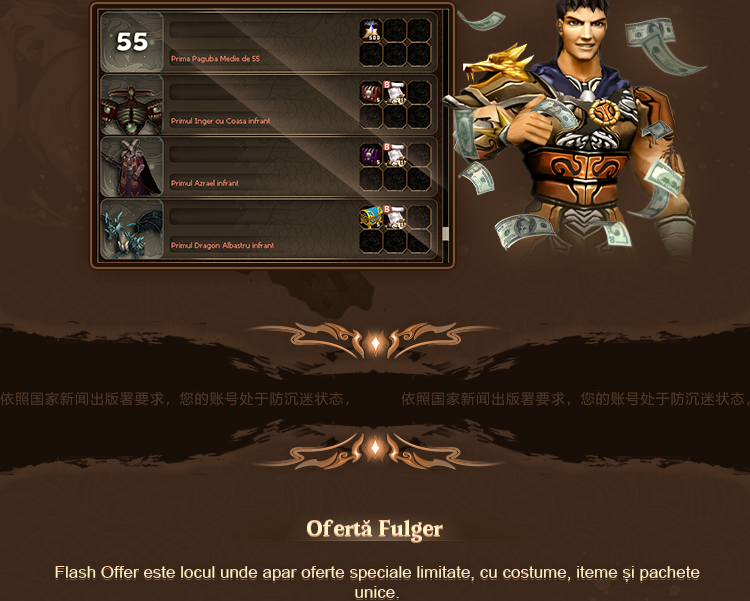Select the Primul Azrael infrant row
Viewport: 750px width, 601px height.
tap(262, 166)
